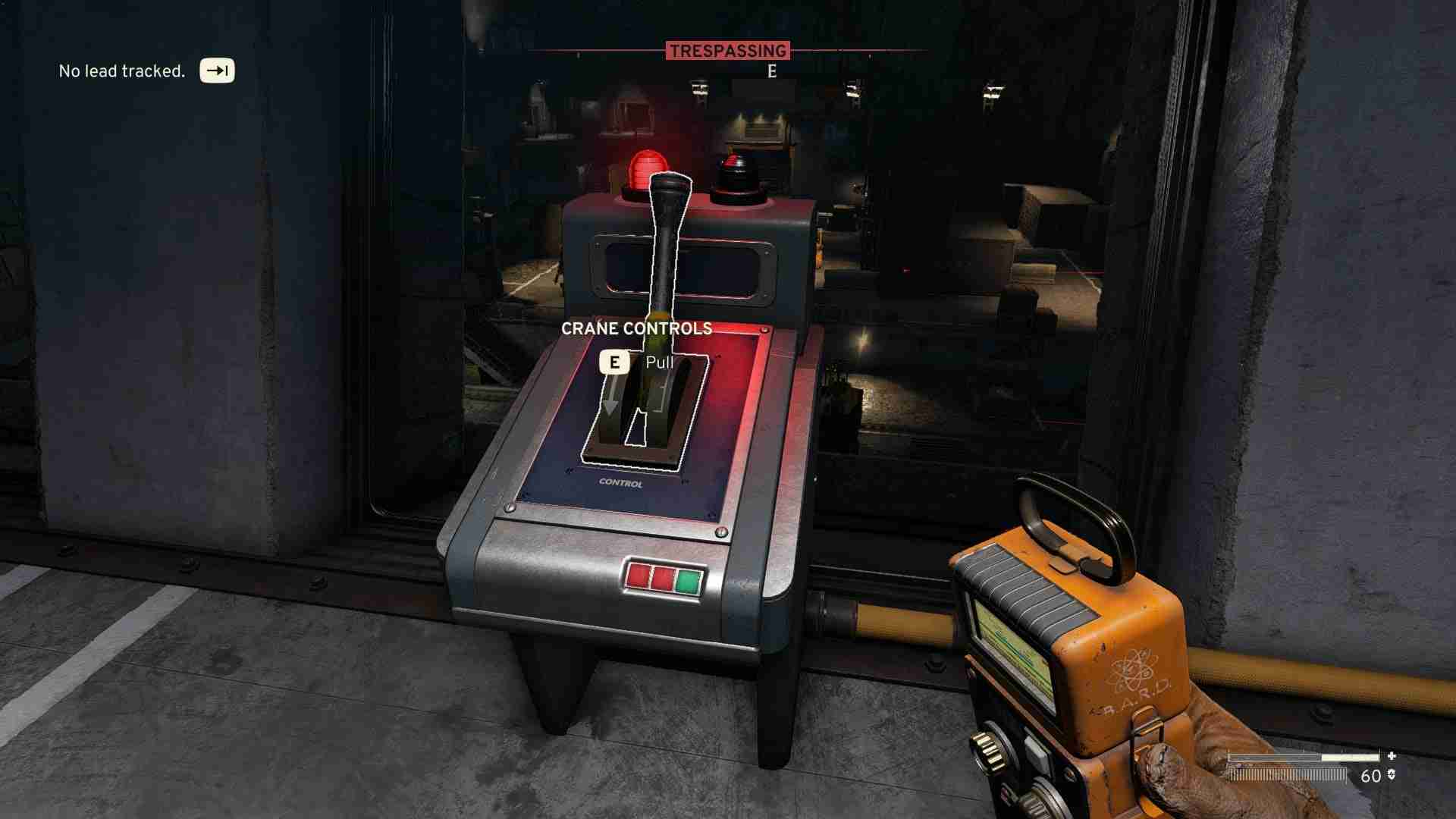Click the atom symbol etched on the B.A.R.D. device
This screenshot has width=1456, height=819.
(x=1134, y=671)
